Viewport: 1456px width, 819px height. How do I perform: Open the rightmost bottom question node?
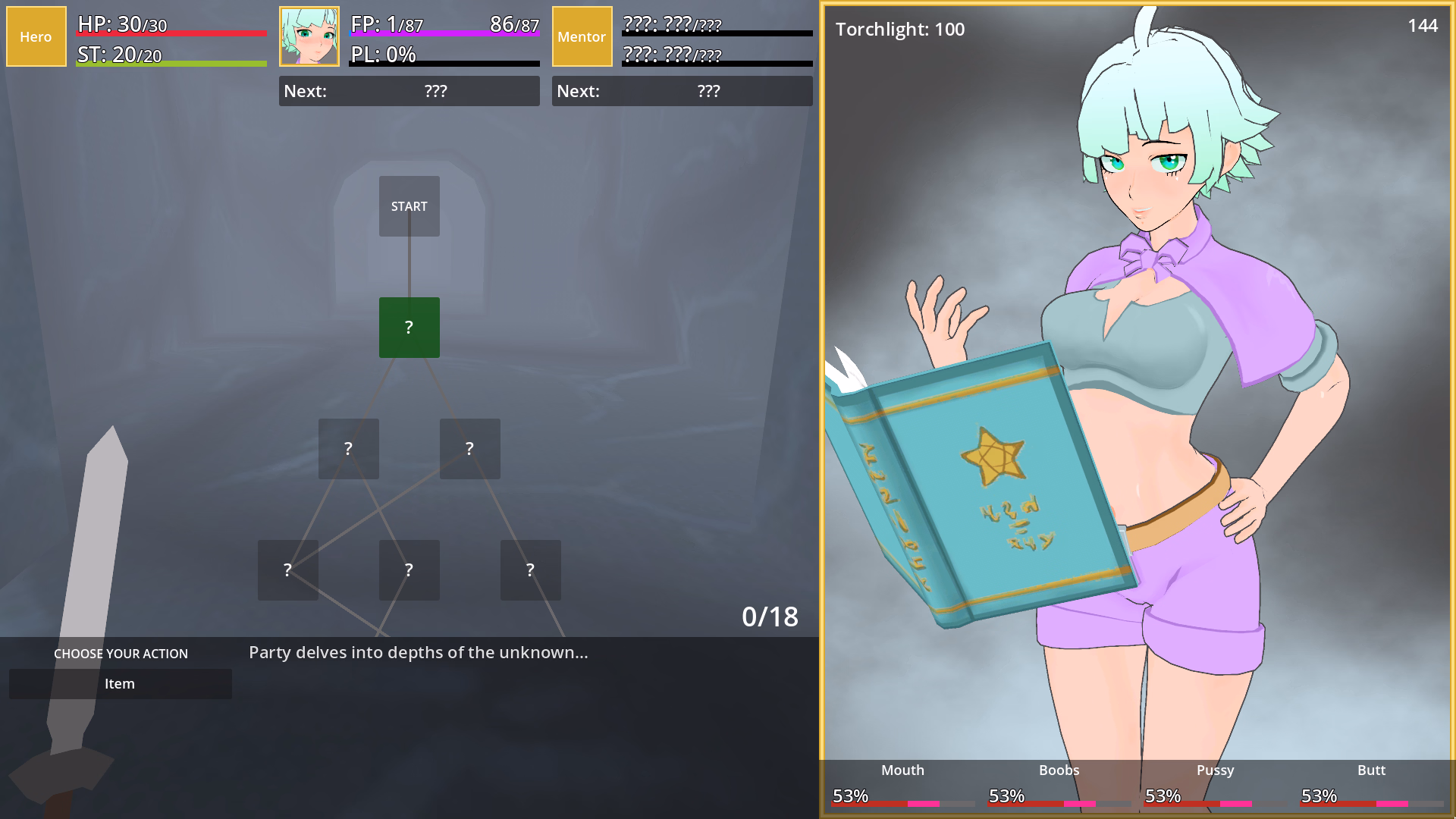[530, 570]
